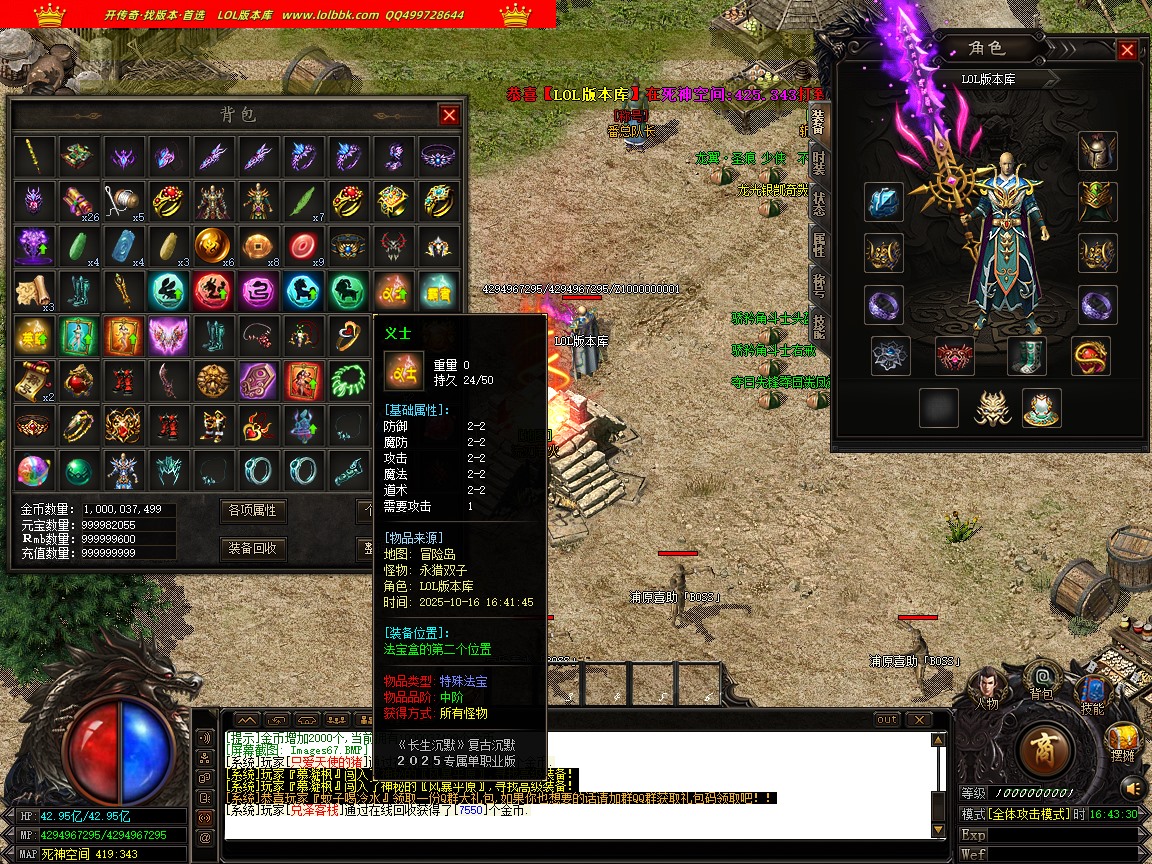The width and height of the screenshot is (1152, 864).
Task: Open 各项属性 attributes button
Action: point(252,510)
